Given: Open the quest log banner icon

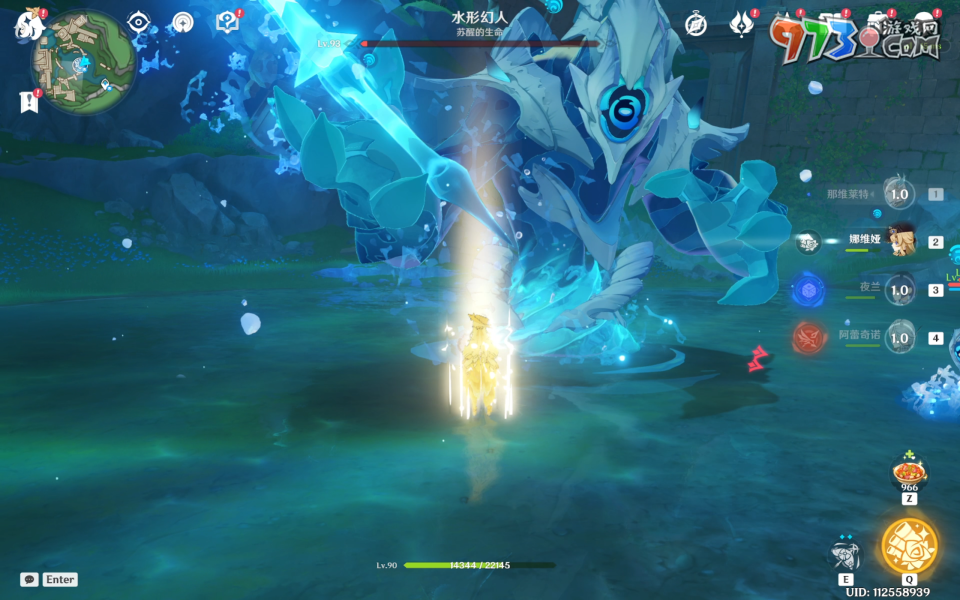Looking at the screenshot, I should pyautogui.click(x=26, y=101).
